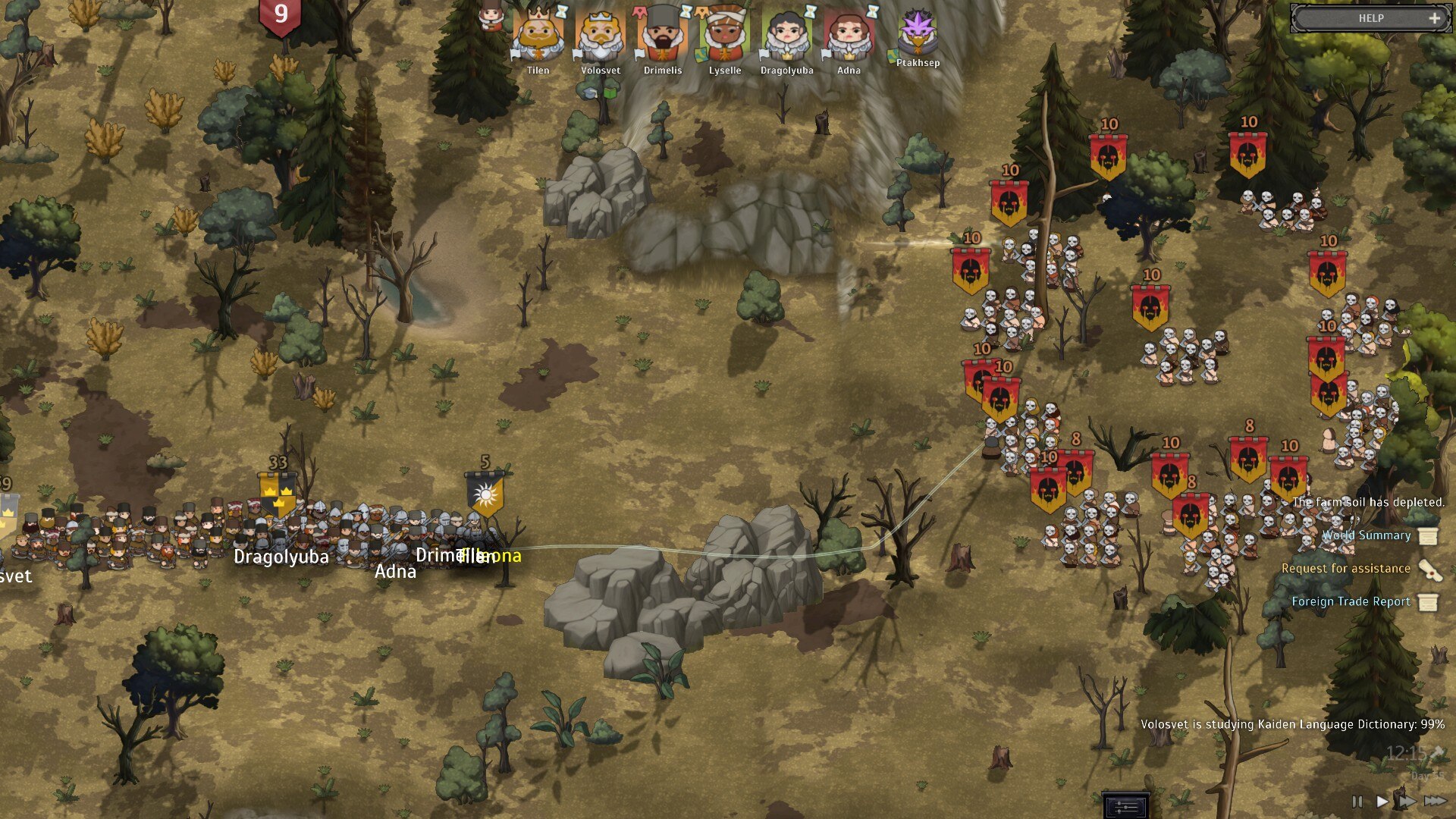The width and height of the screenshot is (1456, 819).
Task: Select Adna's portrait
Action: pyautogui.click(x=849, y=36)
